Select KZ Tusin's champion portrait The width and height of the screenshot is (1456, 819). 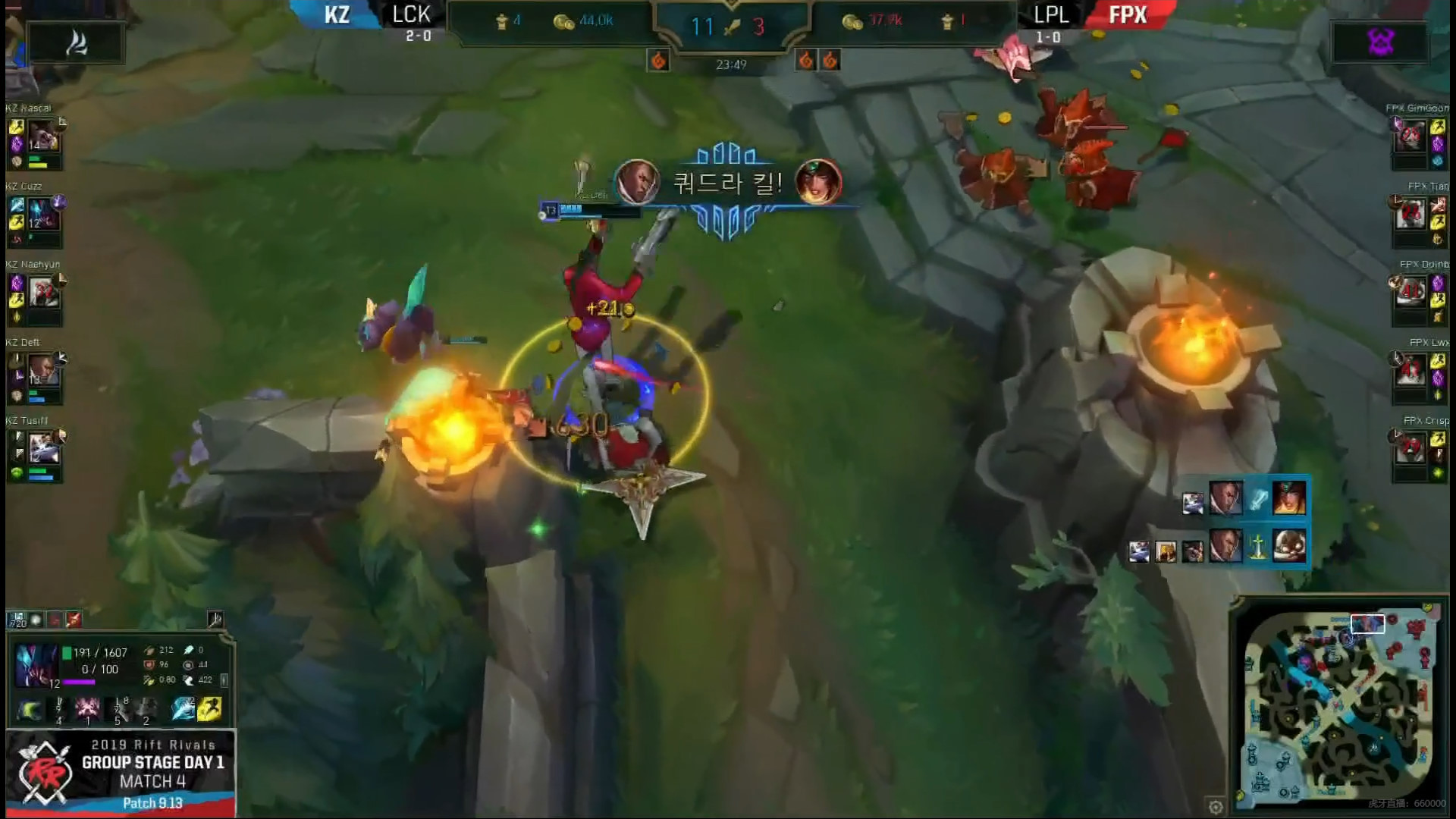coord(42,448)
